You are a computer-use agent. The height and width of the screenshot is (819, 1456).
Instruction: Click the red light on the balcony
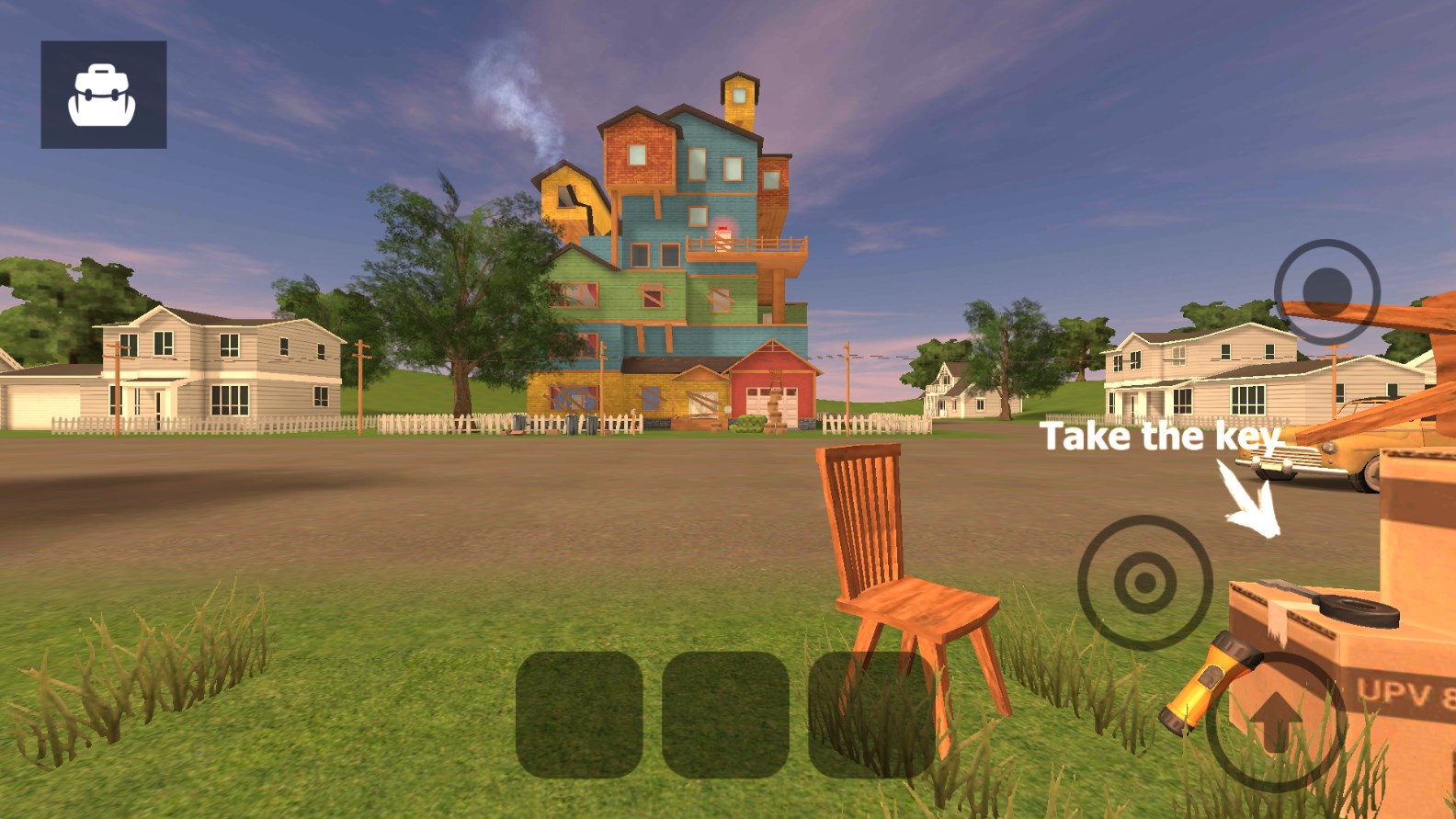pos(721,229)
